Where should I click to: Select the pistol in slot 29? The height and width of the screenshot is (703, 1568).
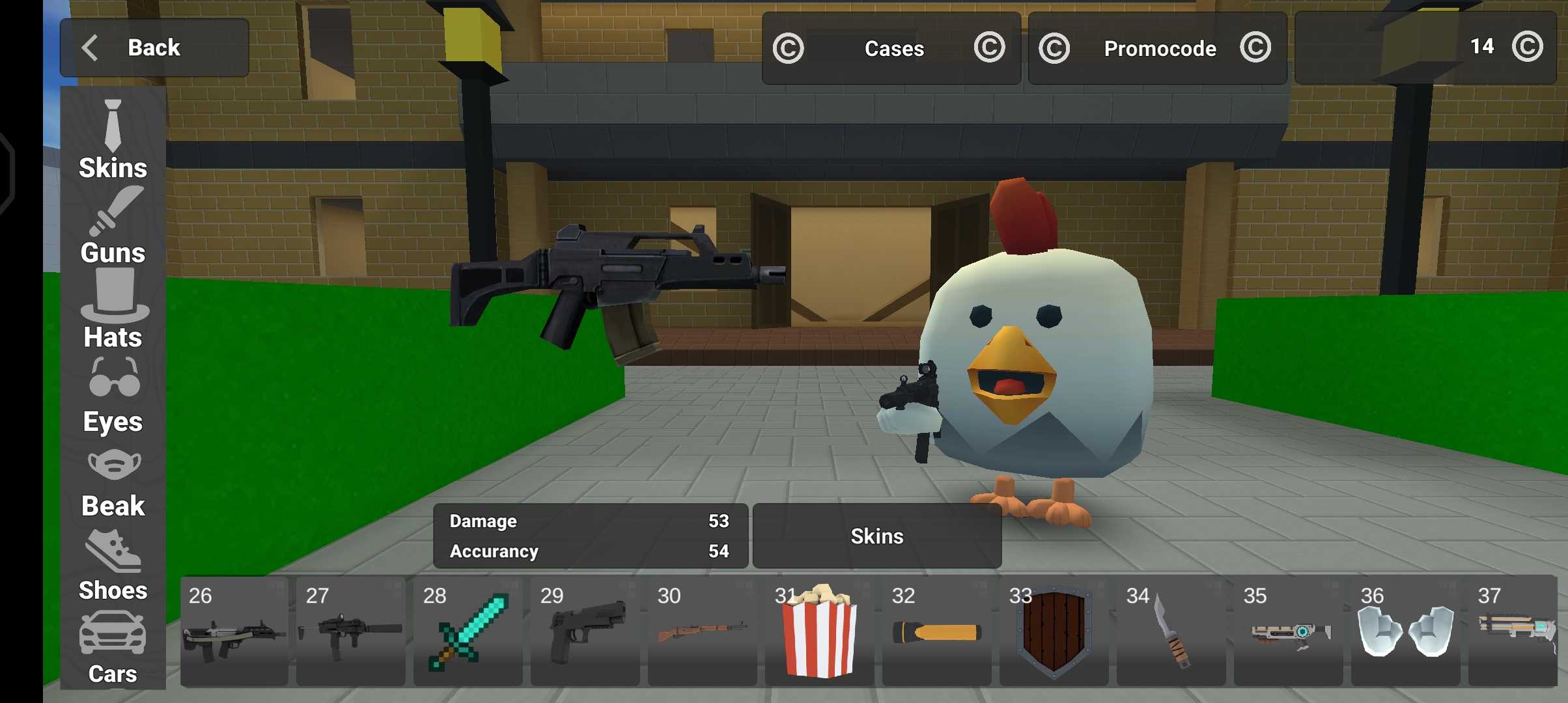click(x=585, y=631)
